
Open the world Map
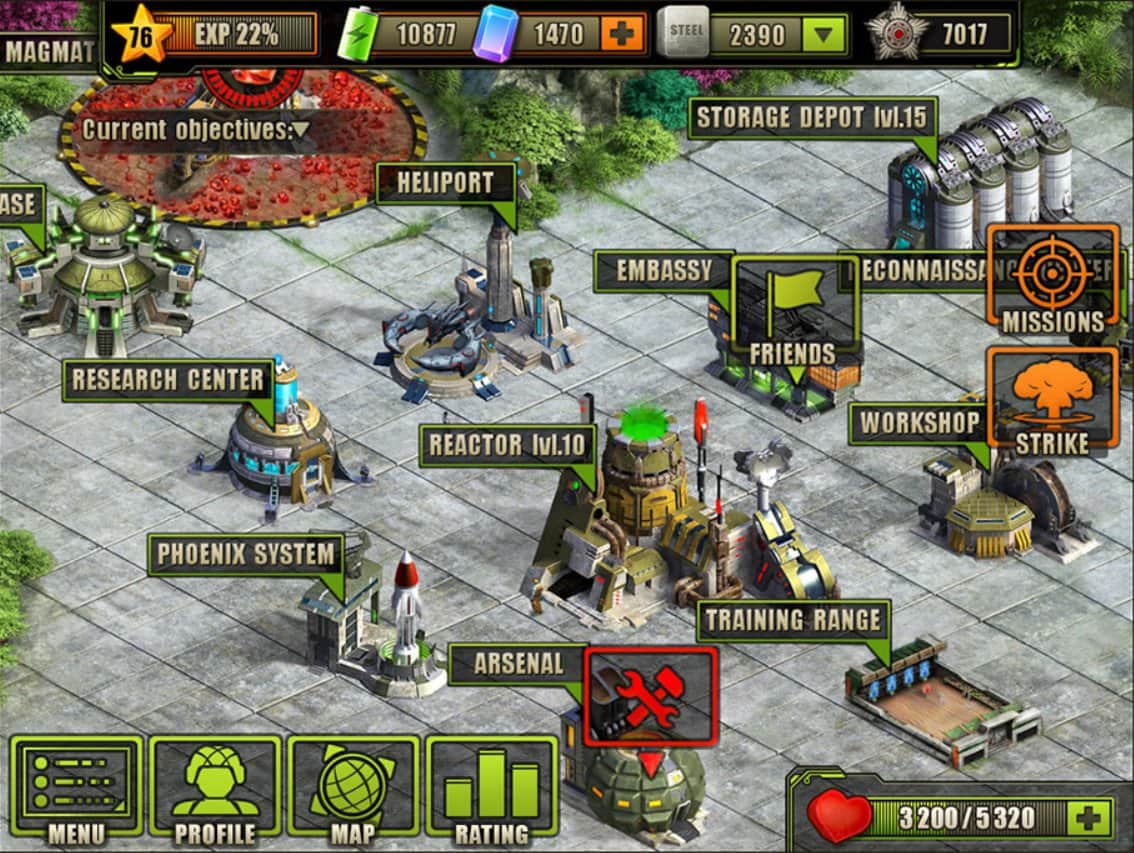pyautogui.click(x=352, y=786)
